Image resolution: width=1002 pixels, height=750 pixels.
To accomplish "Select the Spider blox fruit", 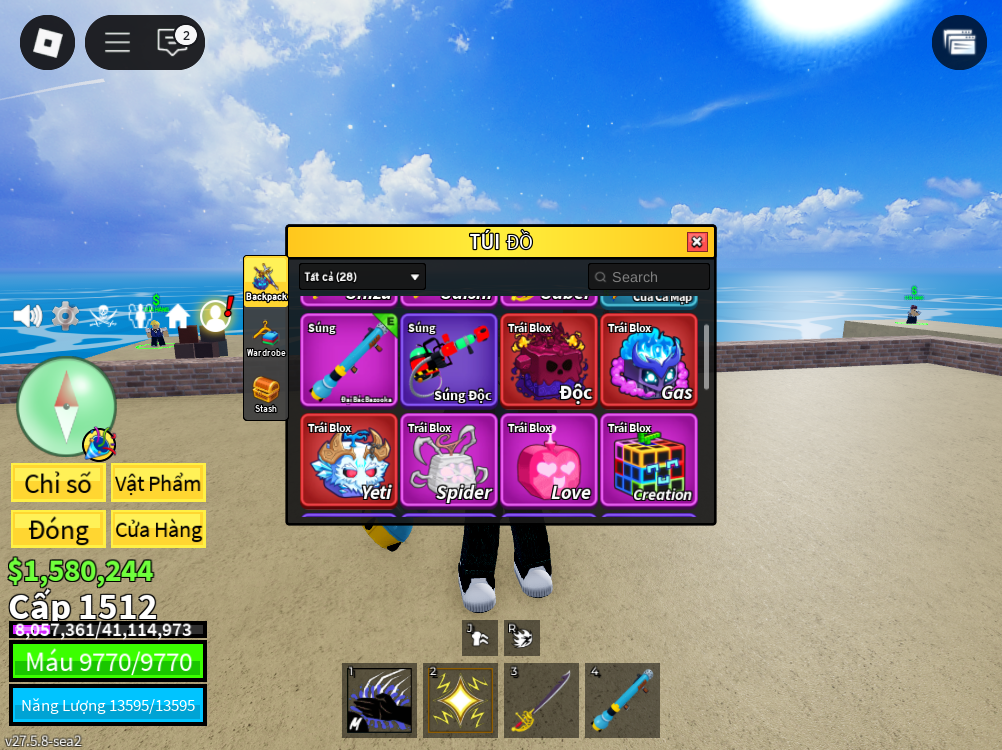I will tap(449, 460).
